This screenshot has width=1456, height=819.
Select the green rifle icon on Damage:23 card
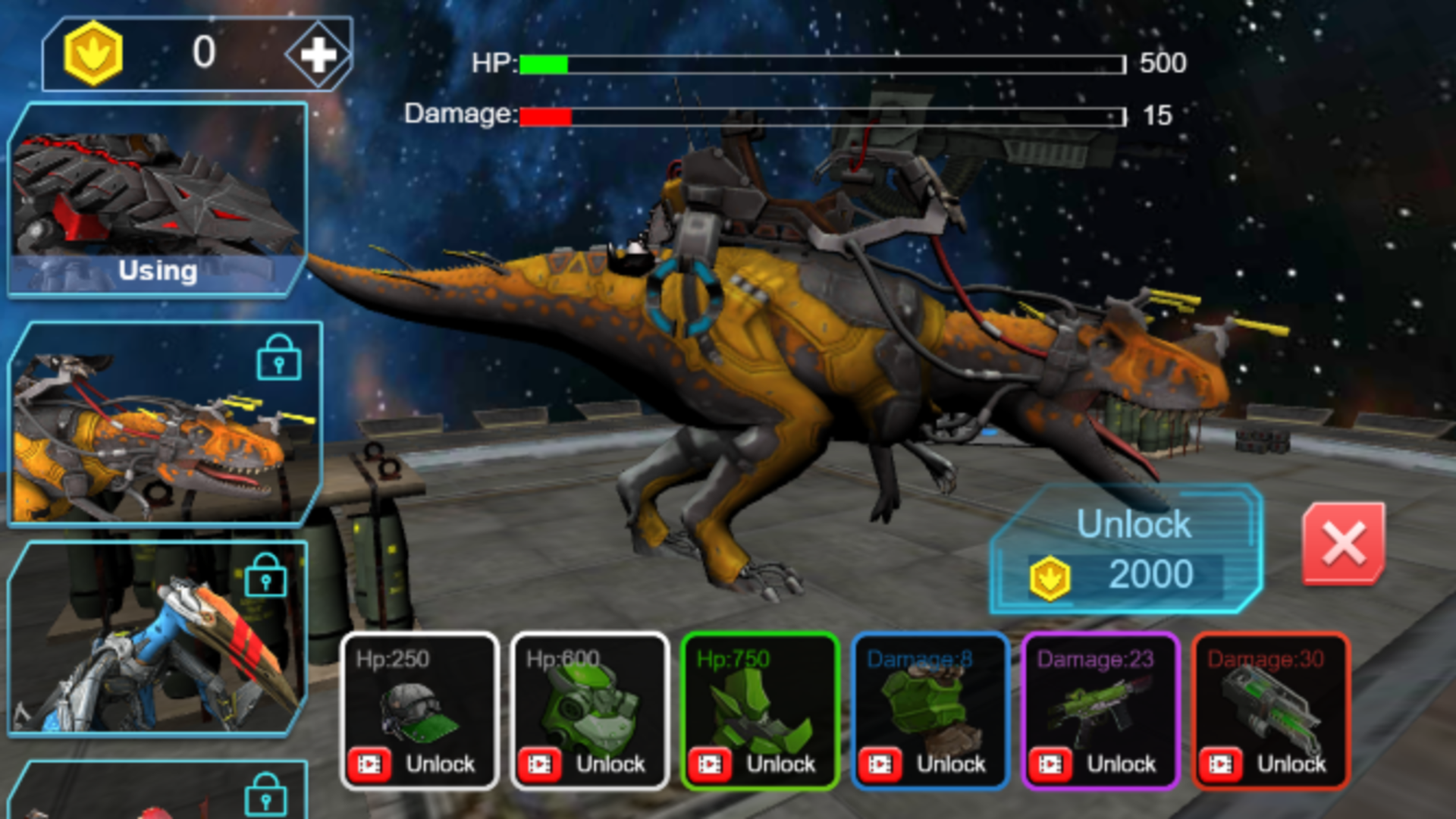[1100, 705]
